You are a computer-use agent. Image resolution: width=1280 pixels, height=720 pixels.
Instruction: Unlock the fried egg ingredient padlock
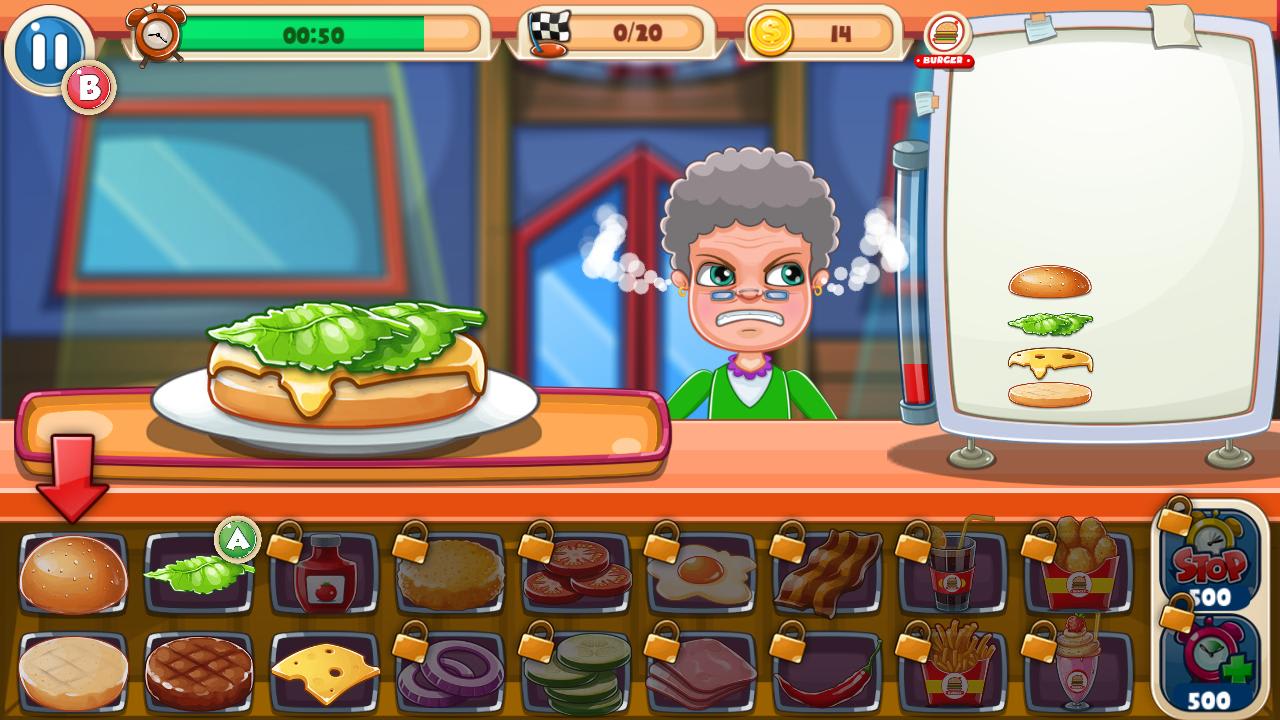click(701, 573)
